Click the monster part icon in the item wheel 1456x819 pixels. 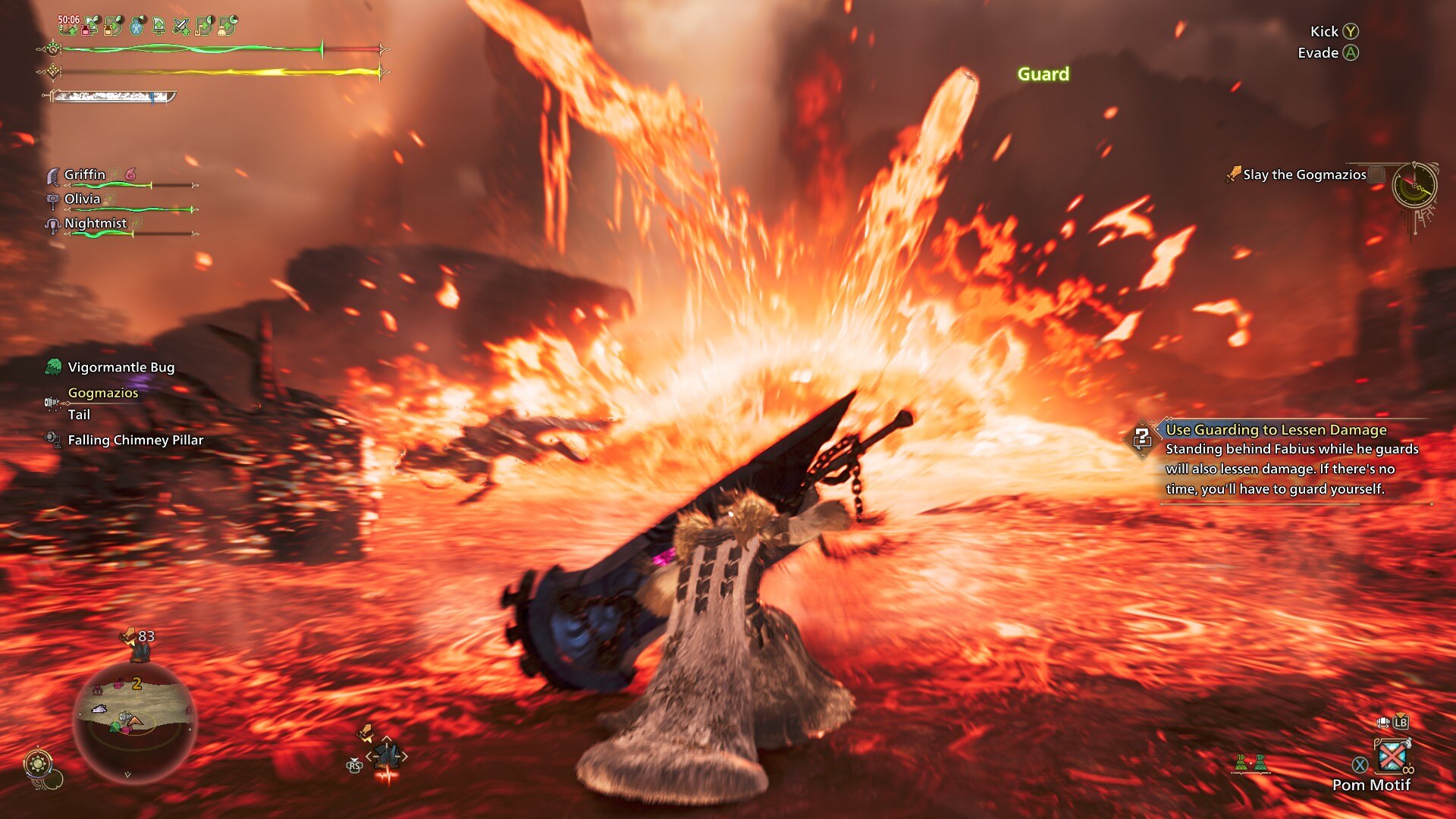tap(387, 756)
